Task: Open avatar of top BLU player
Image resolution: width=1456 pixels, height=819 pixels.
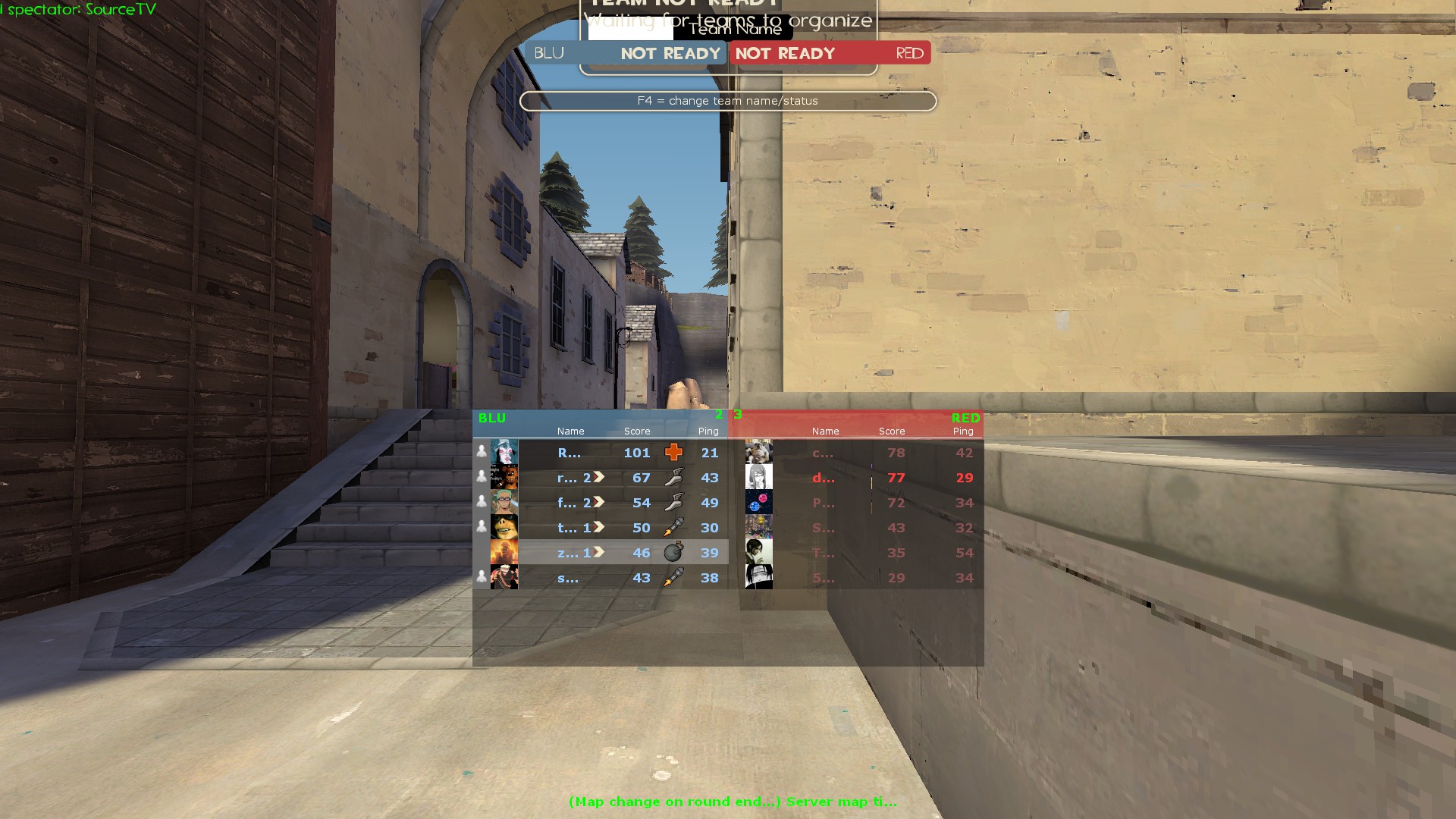Action: point(504,453)
